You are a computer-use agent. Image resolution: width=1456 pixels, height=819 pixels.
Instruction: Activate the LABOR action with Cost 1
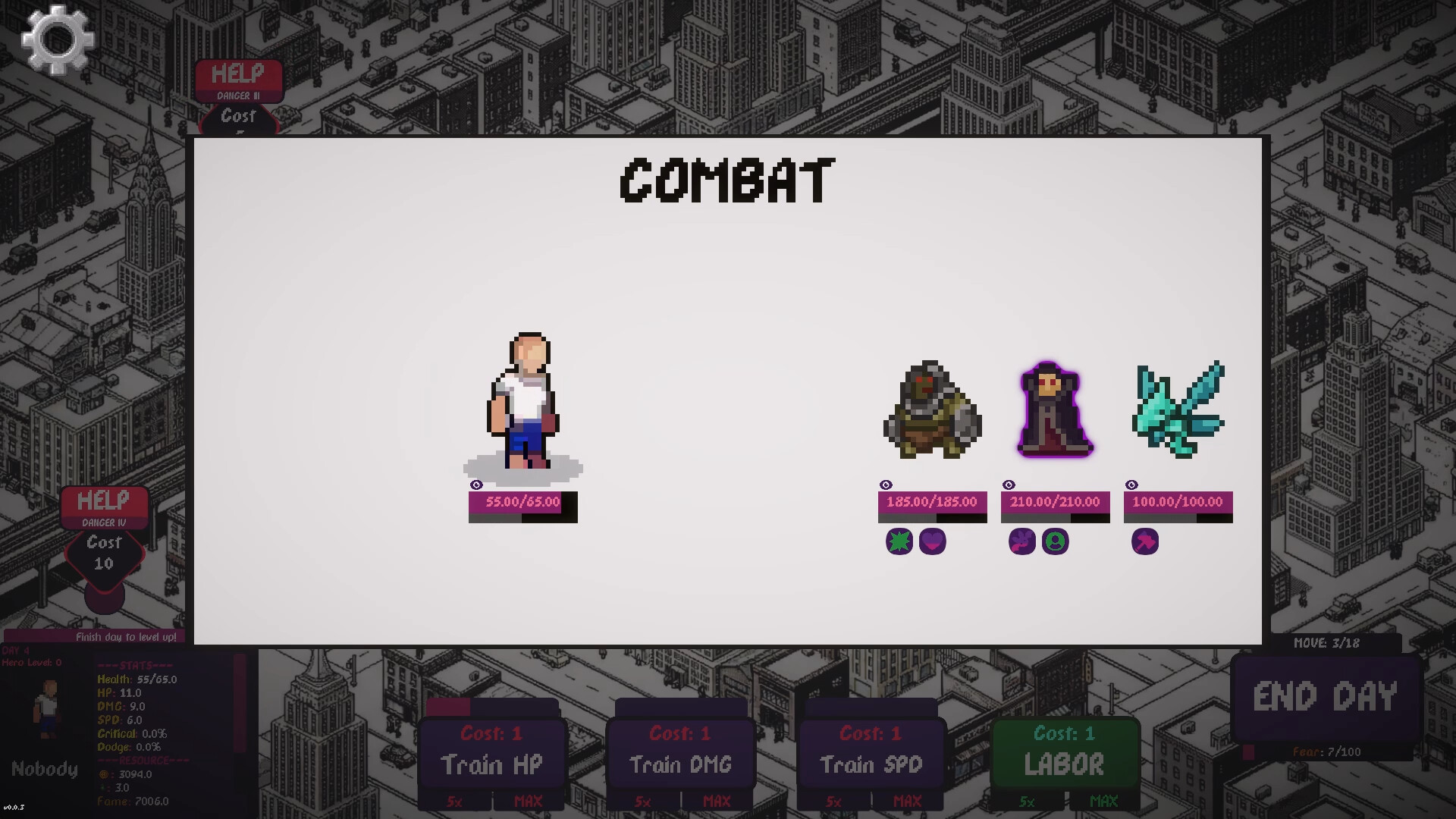coord(1065,762)
